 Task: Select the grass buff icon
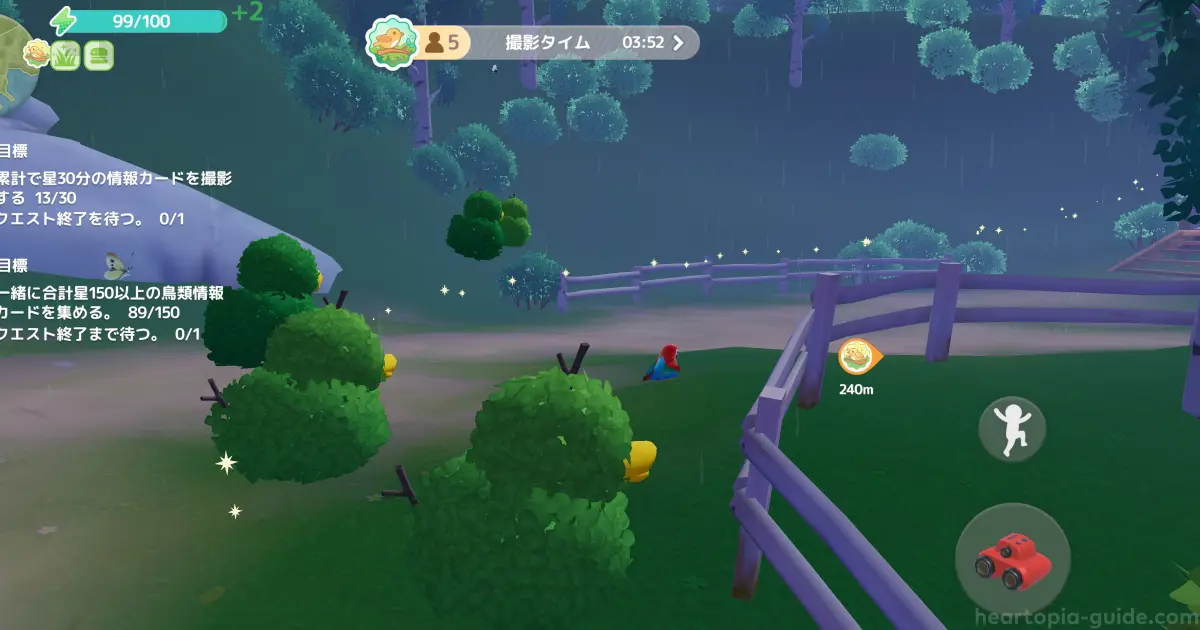pyautogui.click(x=66, y=55)
